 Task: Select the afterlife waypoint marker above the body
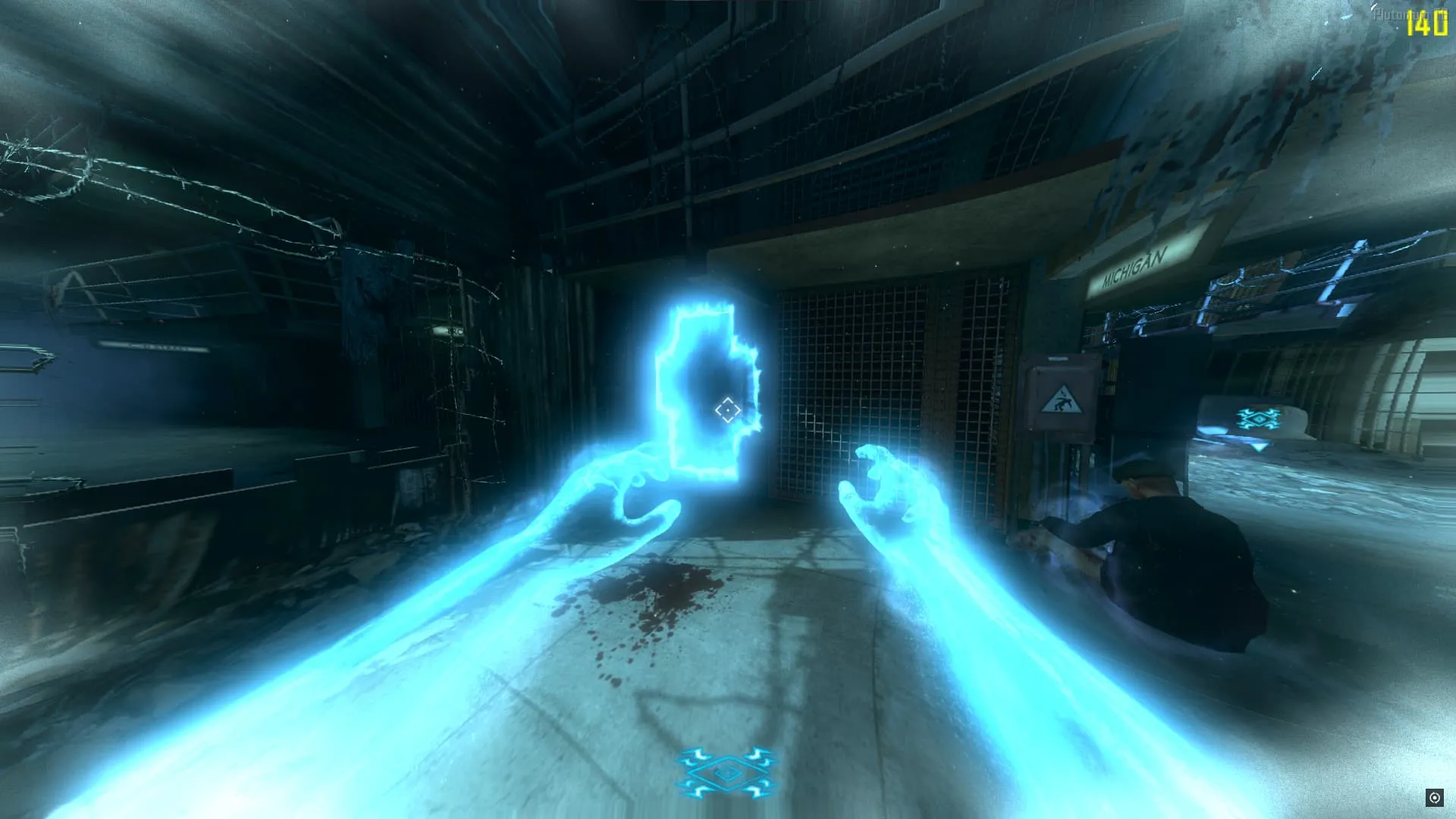[x=1259, y=419]
